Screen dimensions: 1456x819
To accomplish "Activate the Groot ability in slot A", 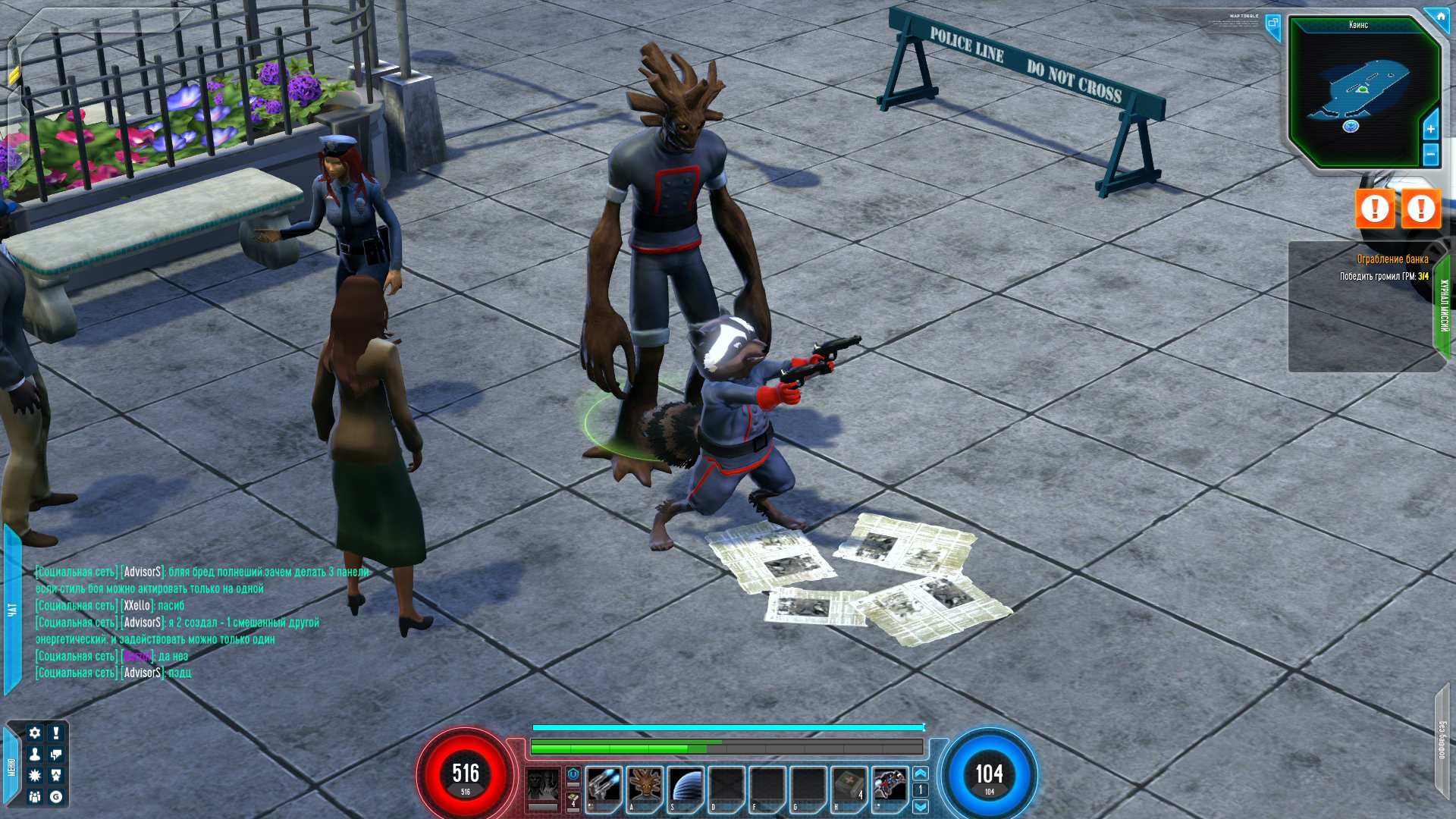I will pyautogui.click(x=645, y=785).
